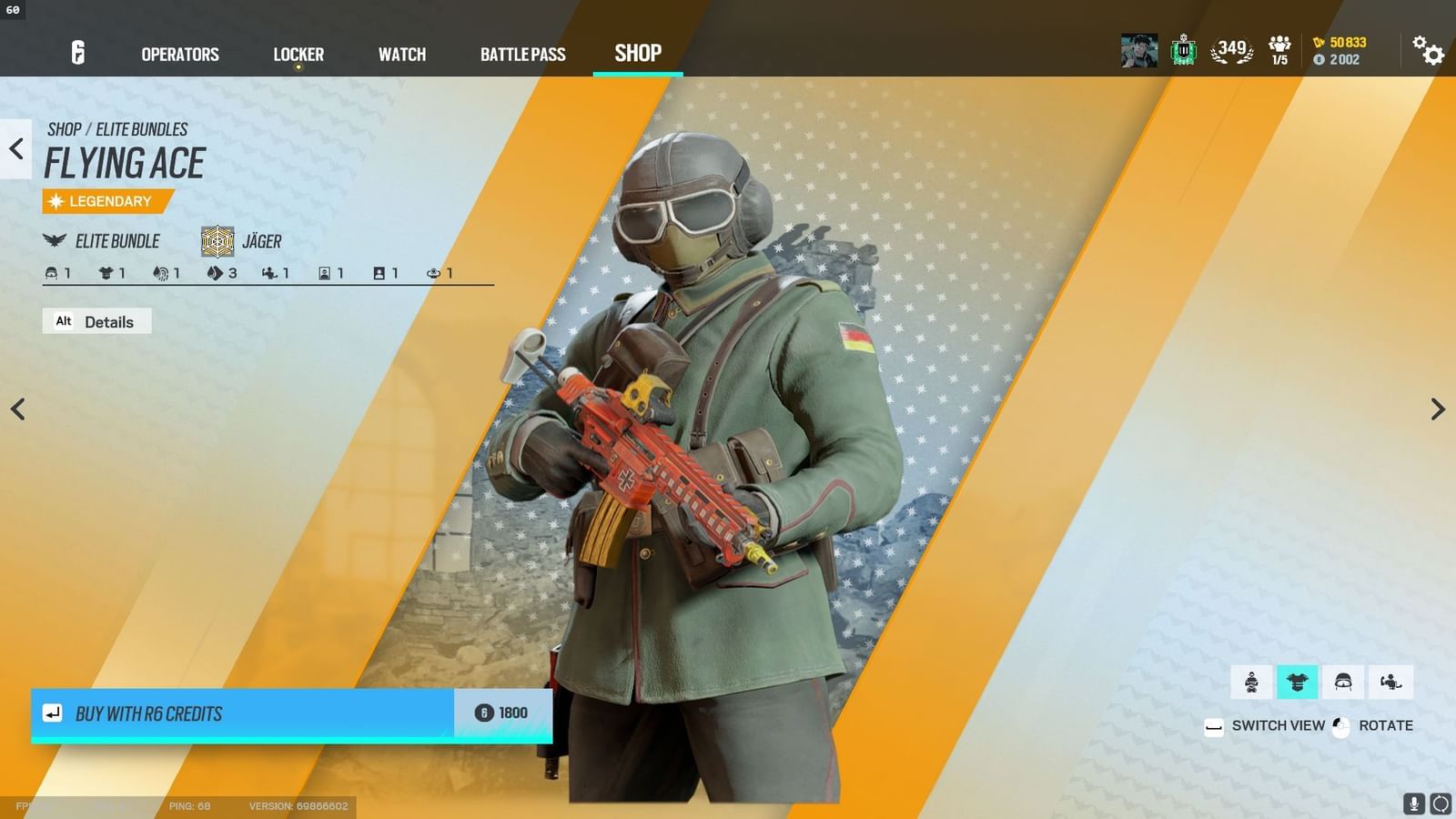Open bundle Details via Alt button
The image size is (1456, 819).
[96, 321]
